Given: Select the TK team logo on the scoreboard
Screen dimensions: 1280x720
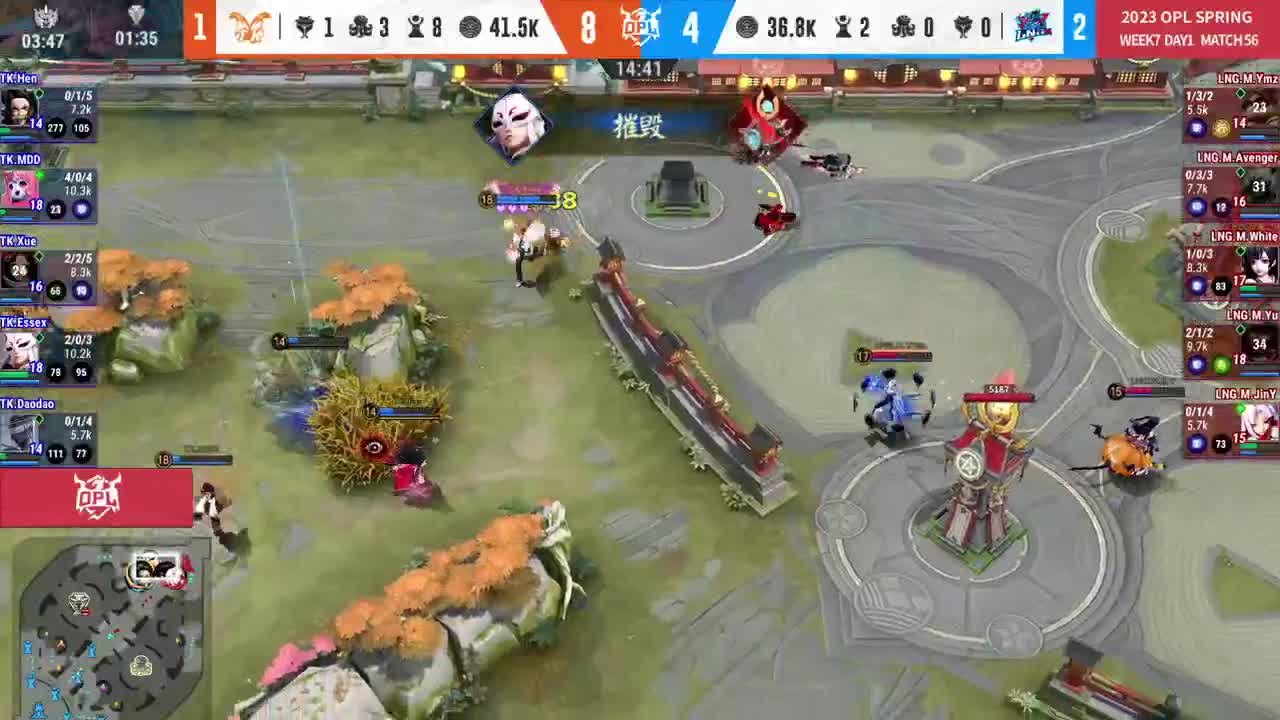Looking at the screenshot, I should coord(247,27).
